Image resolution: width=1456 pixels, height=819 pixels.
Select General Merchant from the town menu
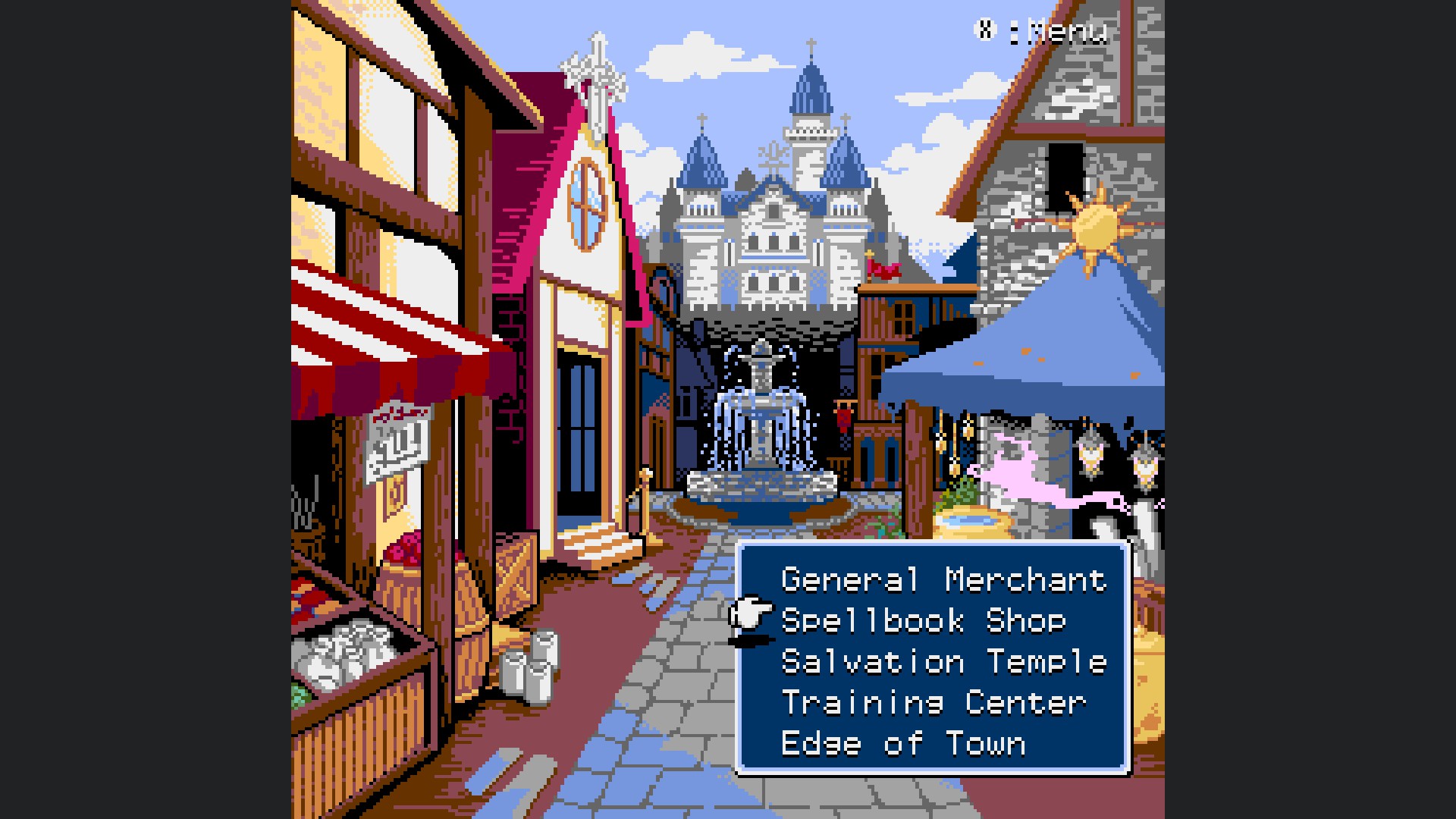(943, 581)
